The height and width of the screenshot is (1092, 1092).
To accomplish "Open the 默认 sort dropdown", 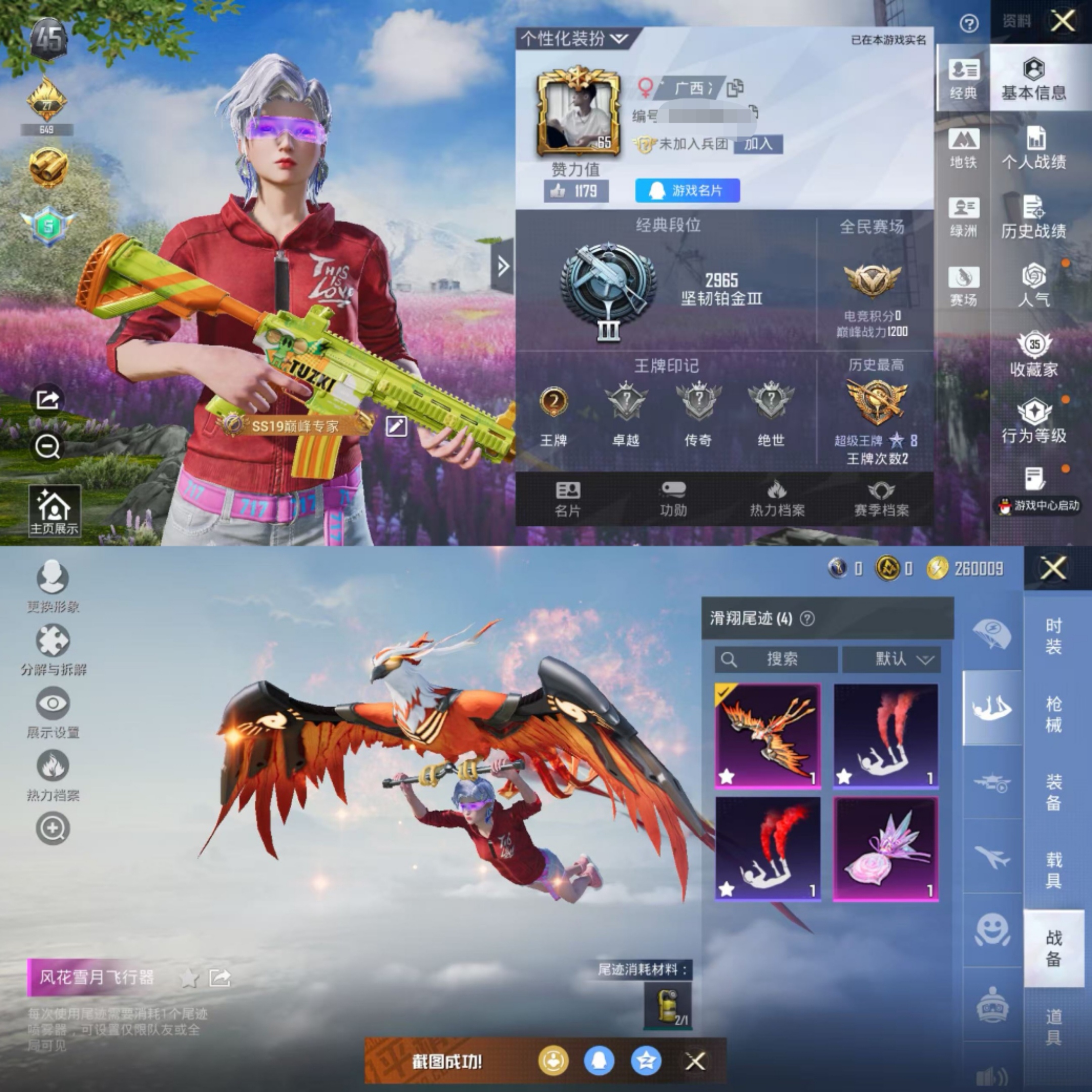I will [891, 659].
